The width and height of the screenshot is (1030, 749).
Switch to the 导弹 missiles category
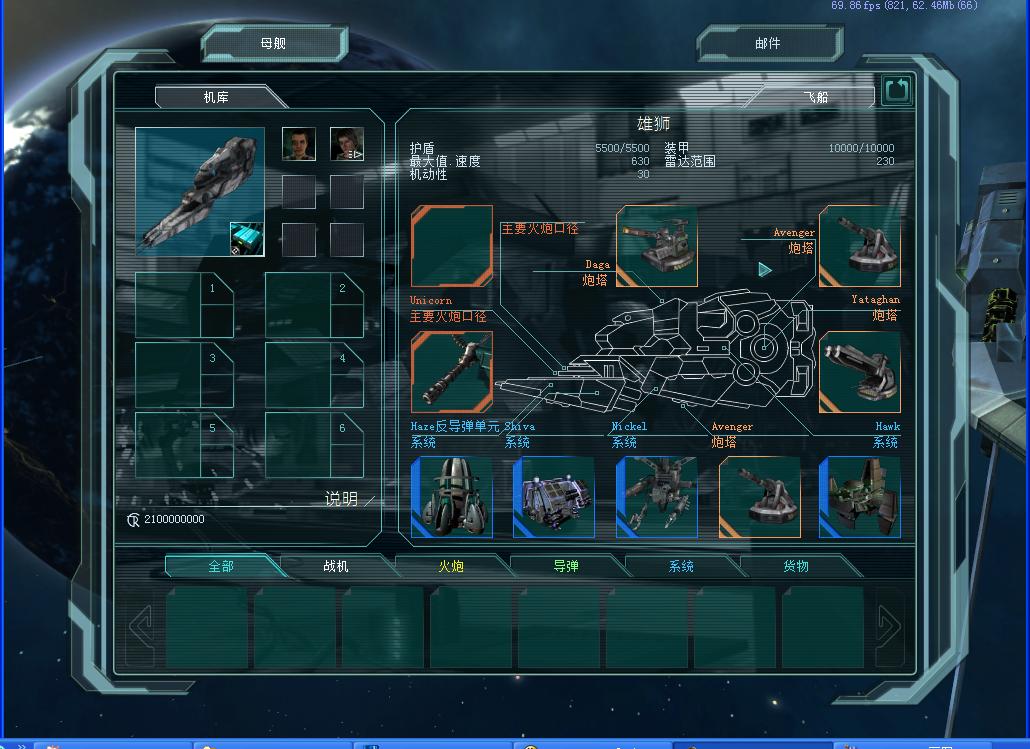(566, 566)
